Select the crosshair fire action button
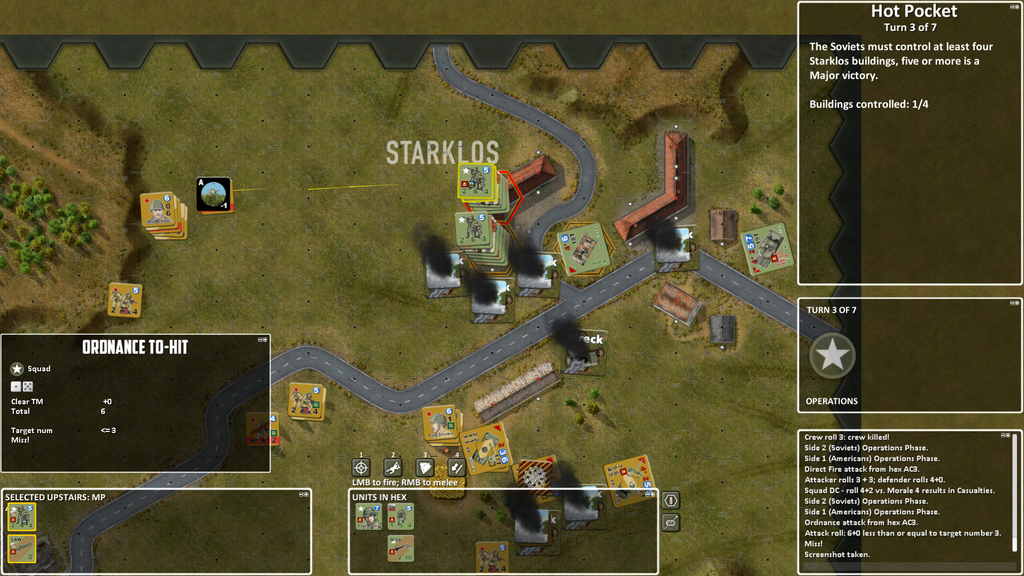The height and width of the screenshot is (576, 1024). pyautogui.click(x=362, y=467)
